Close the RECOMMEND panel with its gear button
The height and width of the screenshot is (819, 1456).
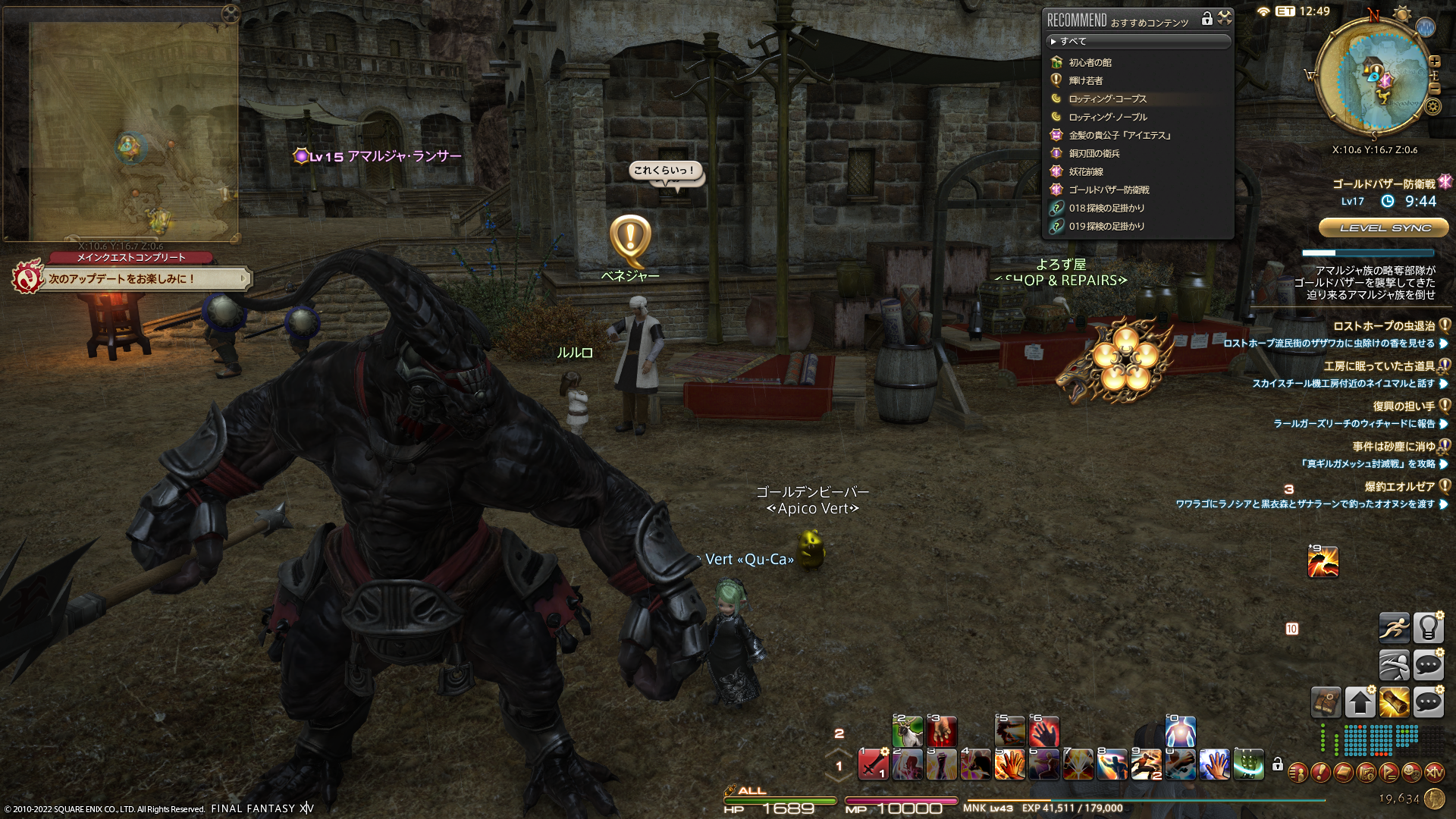coord(1225,18)
